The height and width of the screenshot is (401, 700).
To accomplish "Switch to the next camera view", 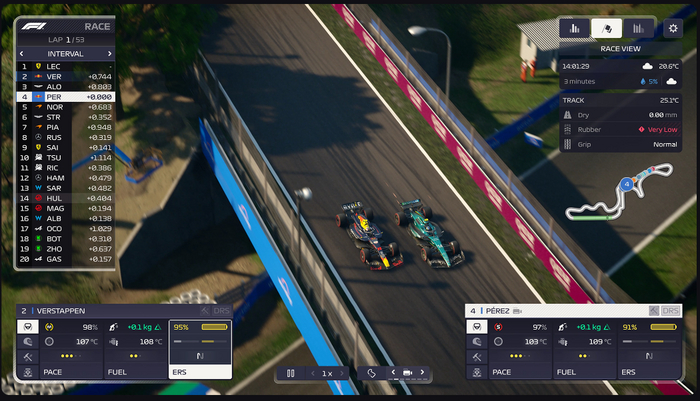I will tap(422, 373).
